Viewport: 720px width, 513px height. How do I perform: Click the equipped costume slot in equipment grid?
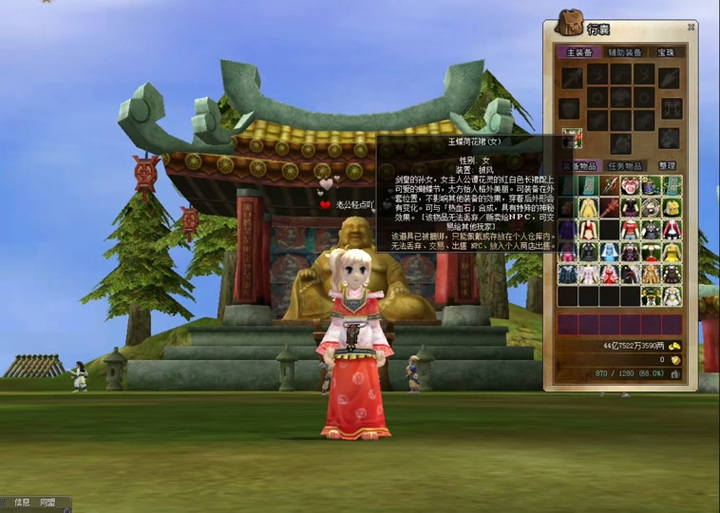click(x=572, y=138)
